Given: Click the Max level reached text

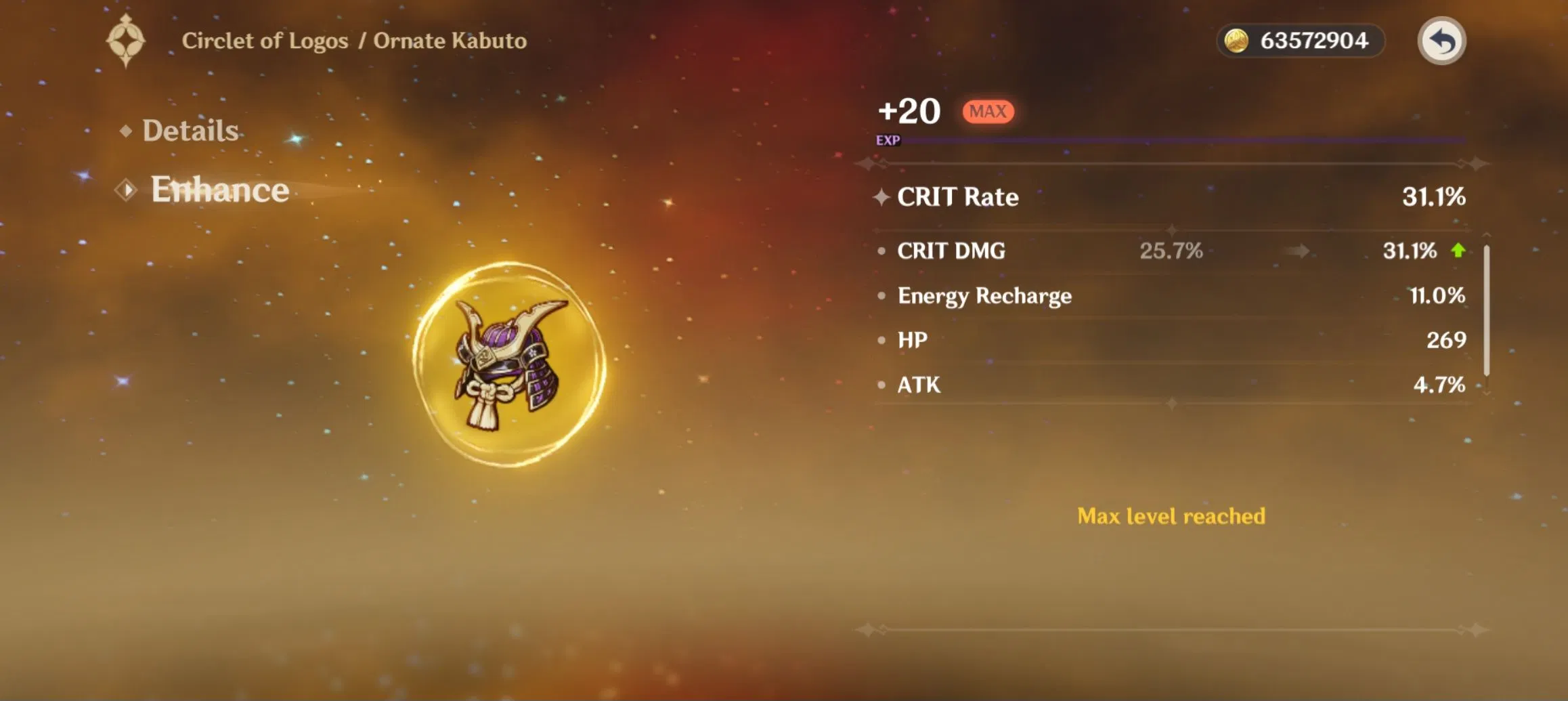Looking at the screenshot, I should (1170, 516).
